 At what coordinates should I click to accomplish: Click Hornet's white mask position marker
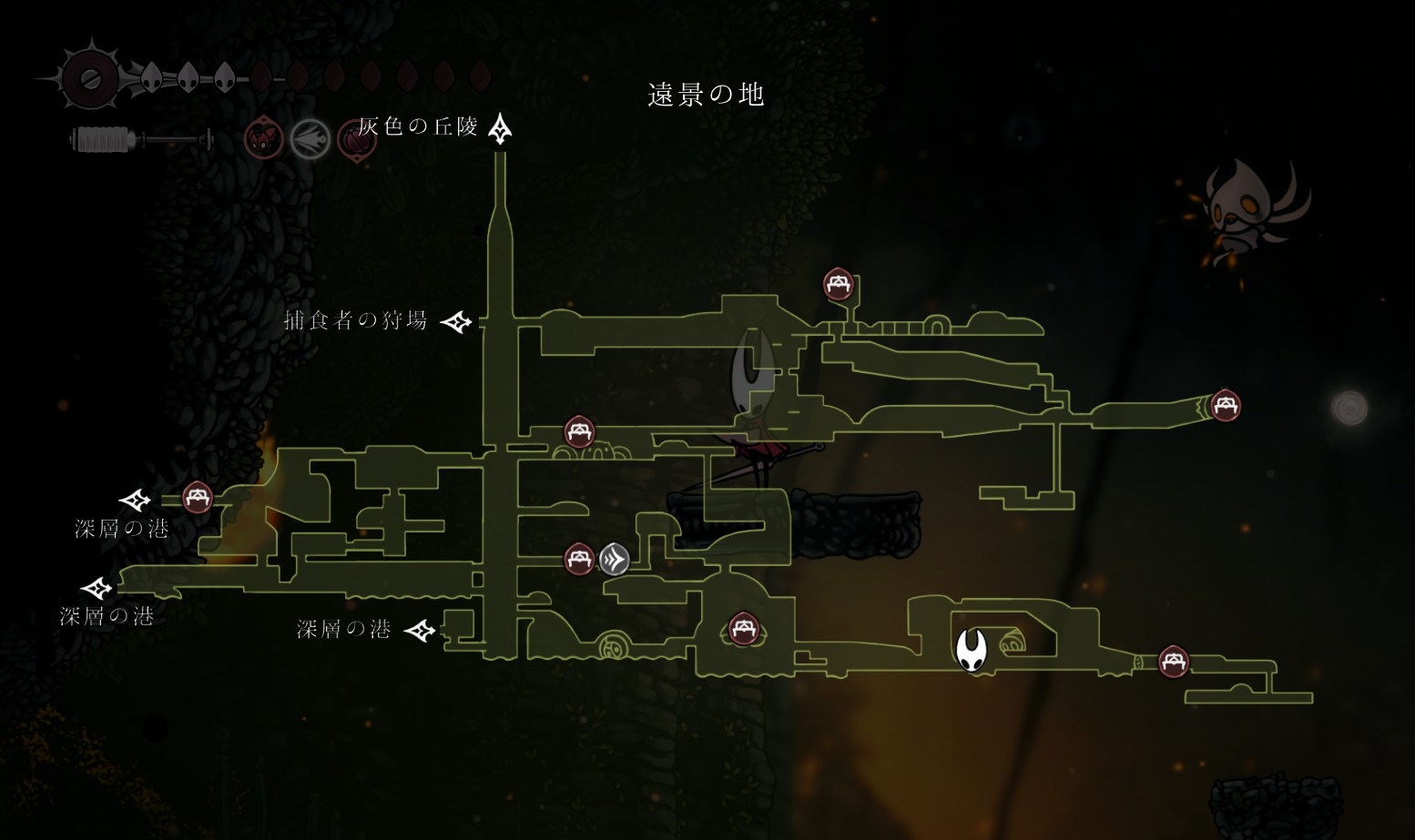[x=972, y=650]
